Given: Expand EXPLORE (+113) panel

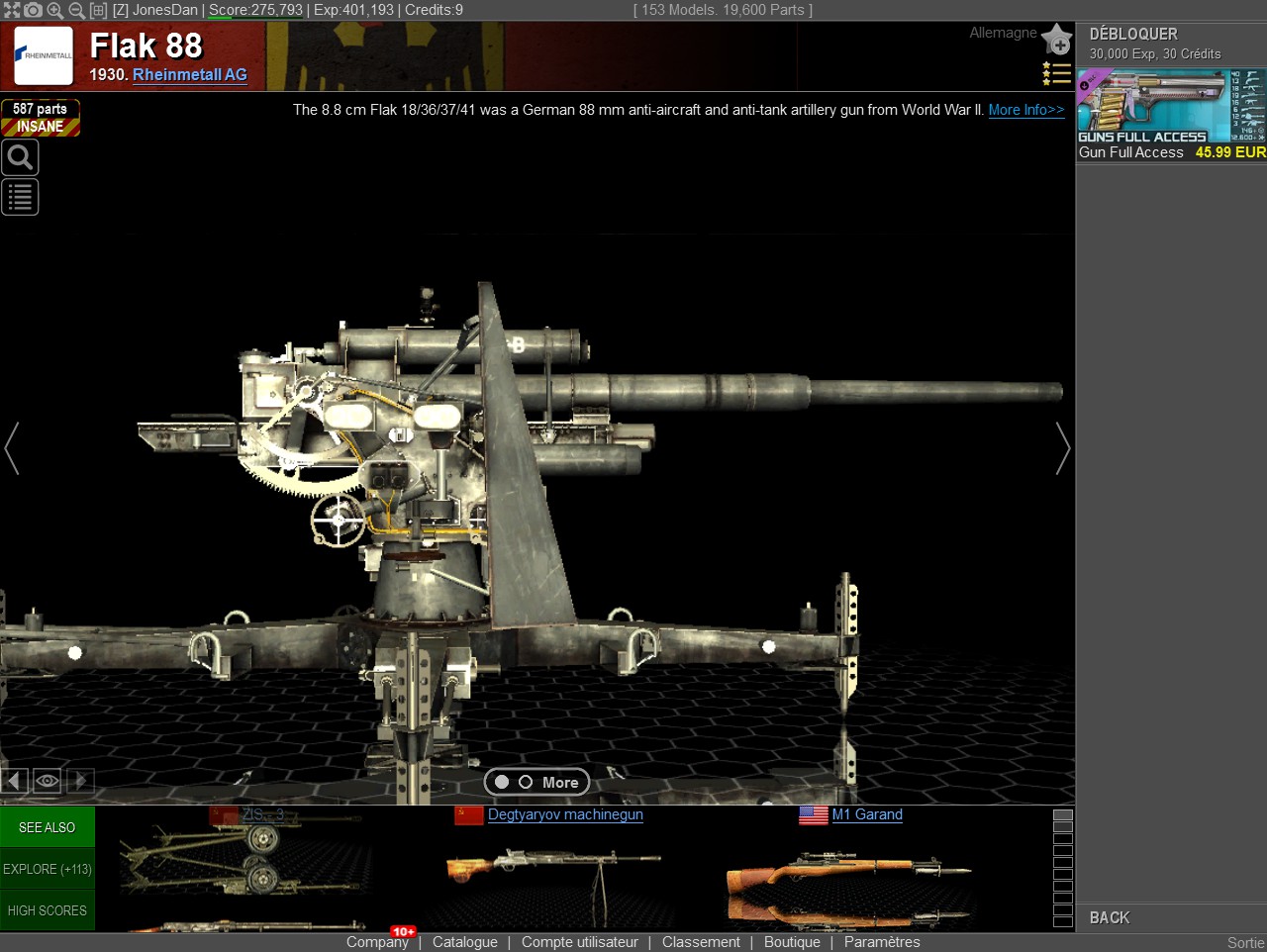Looking at the screenshot, I should click(x=47, y=869).
